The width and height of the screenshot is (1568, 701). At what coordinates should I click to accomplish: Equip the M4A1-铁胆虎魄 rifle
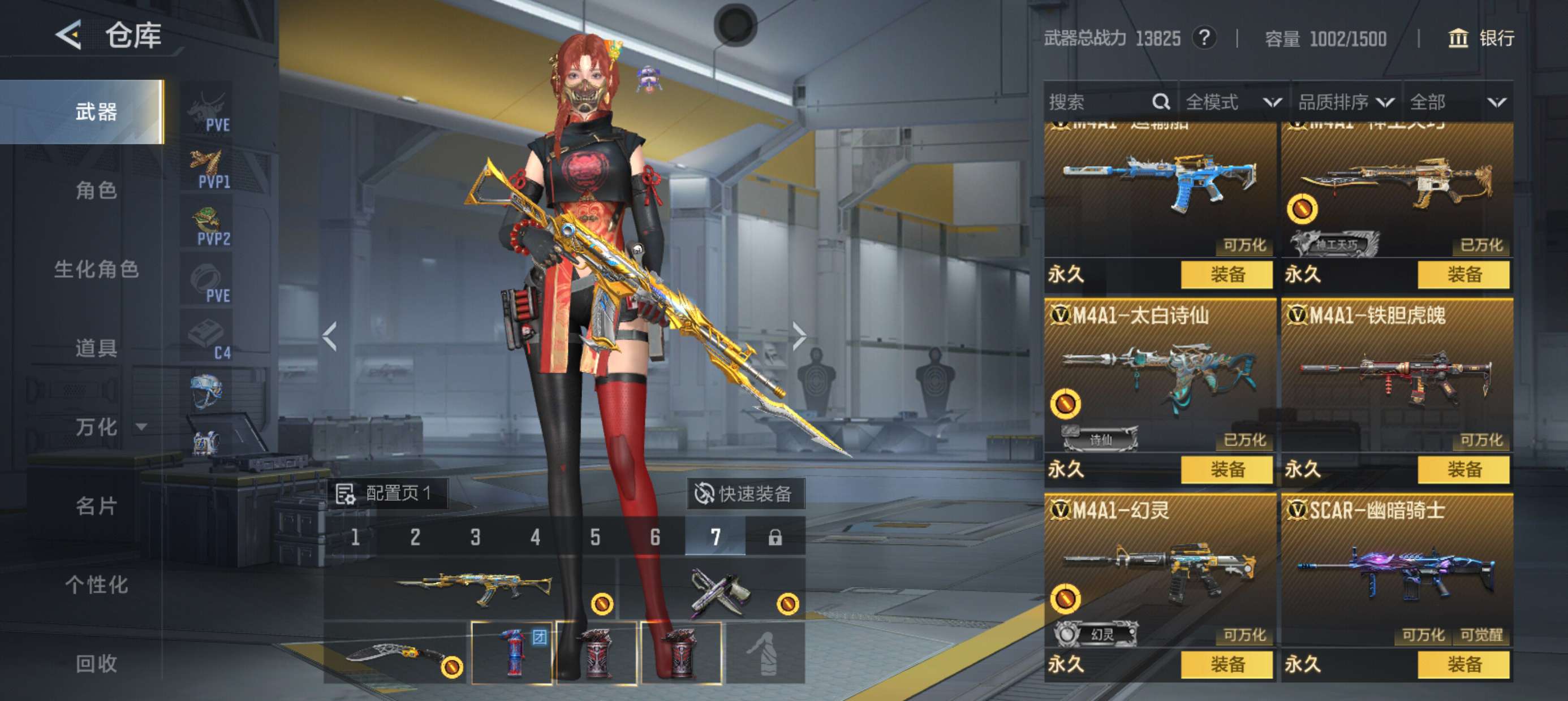[x=1463, y=469]
